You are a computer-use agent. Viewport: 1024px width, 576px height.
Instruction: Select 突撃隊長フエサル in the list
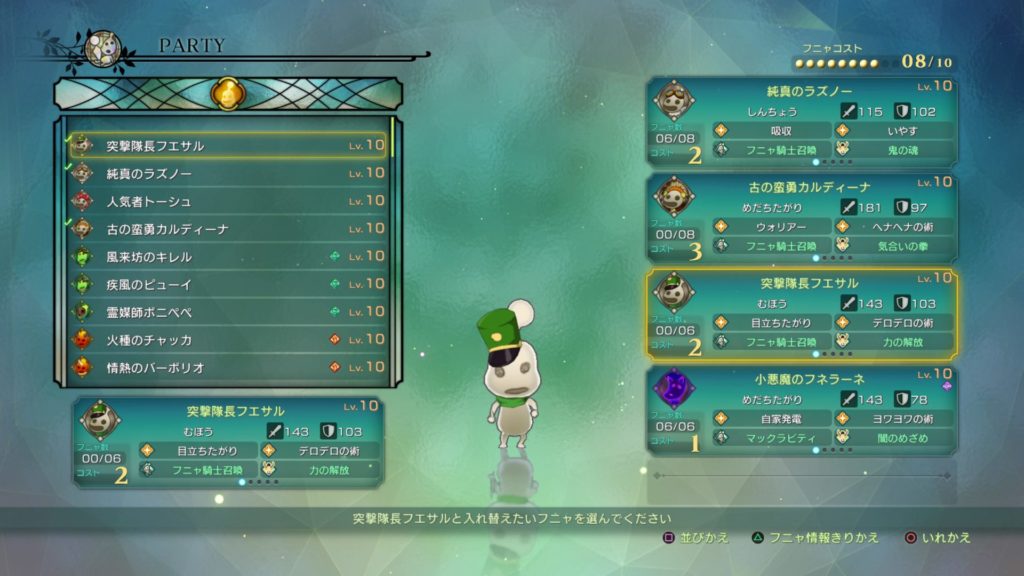(230, 146)
